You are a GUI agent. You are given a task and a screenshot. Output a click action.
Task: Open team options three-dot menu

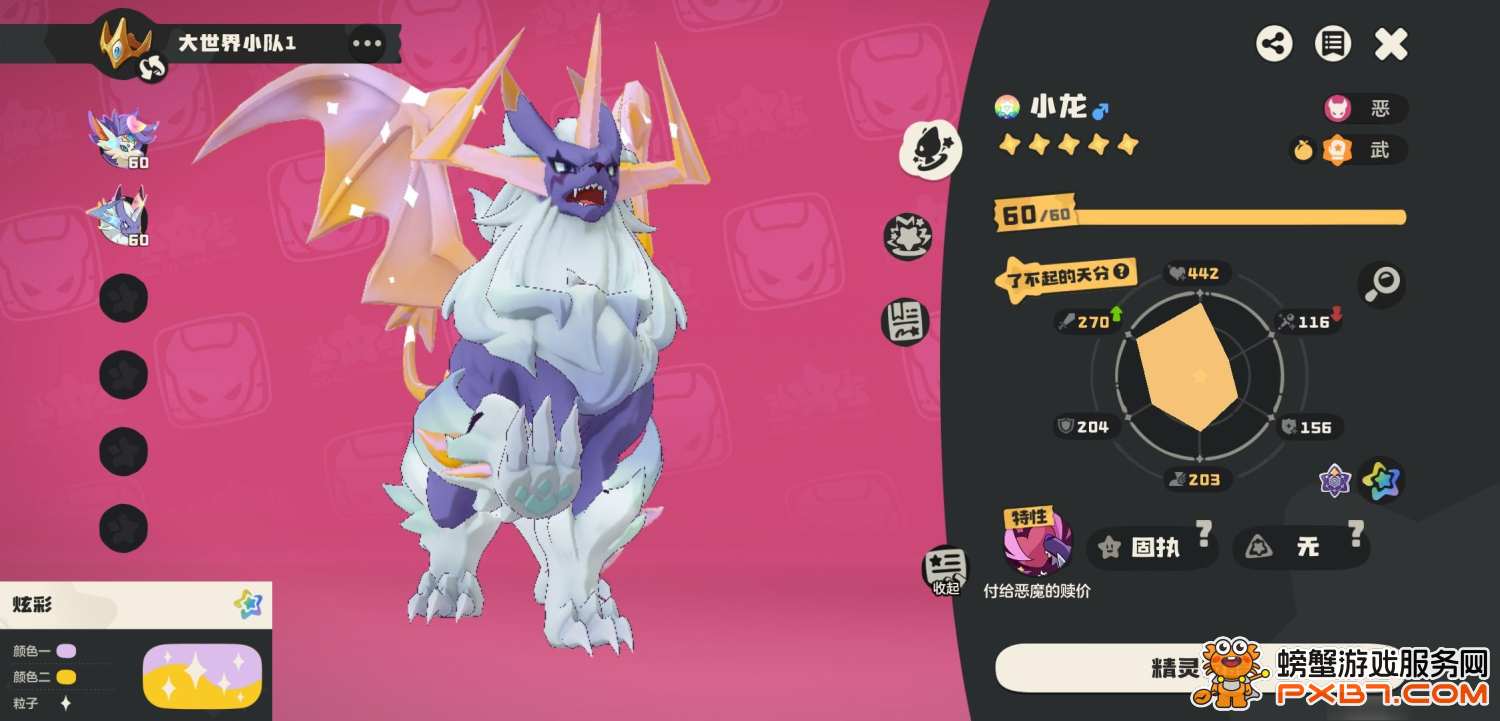[x=366, y=43]
